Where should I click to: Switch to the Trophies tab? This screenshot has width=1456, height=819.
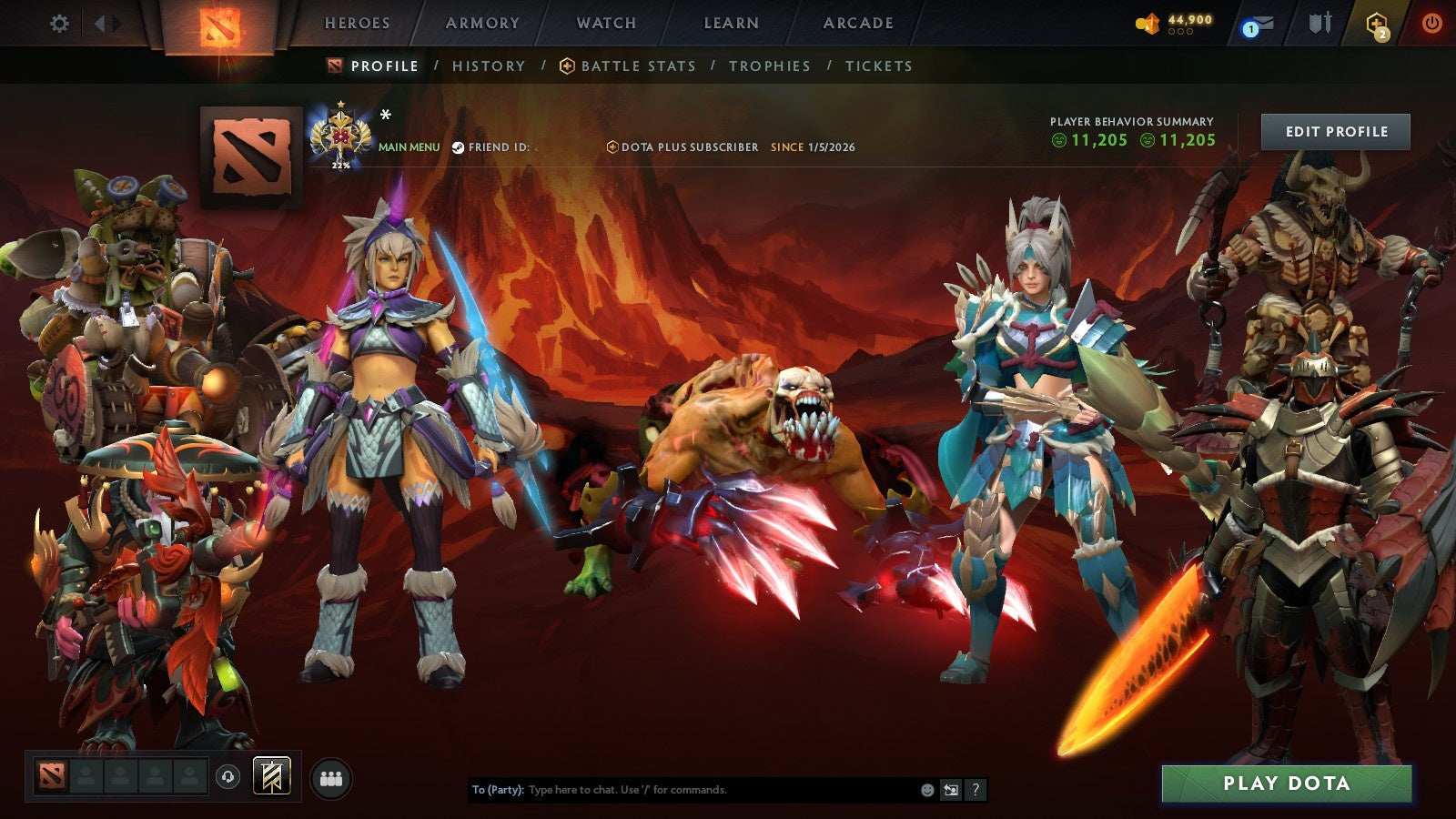[x=769, y=66]
